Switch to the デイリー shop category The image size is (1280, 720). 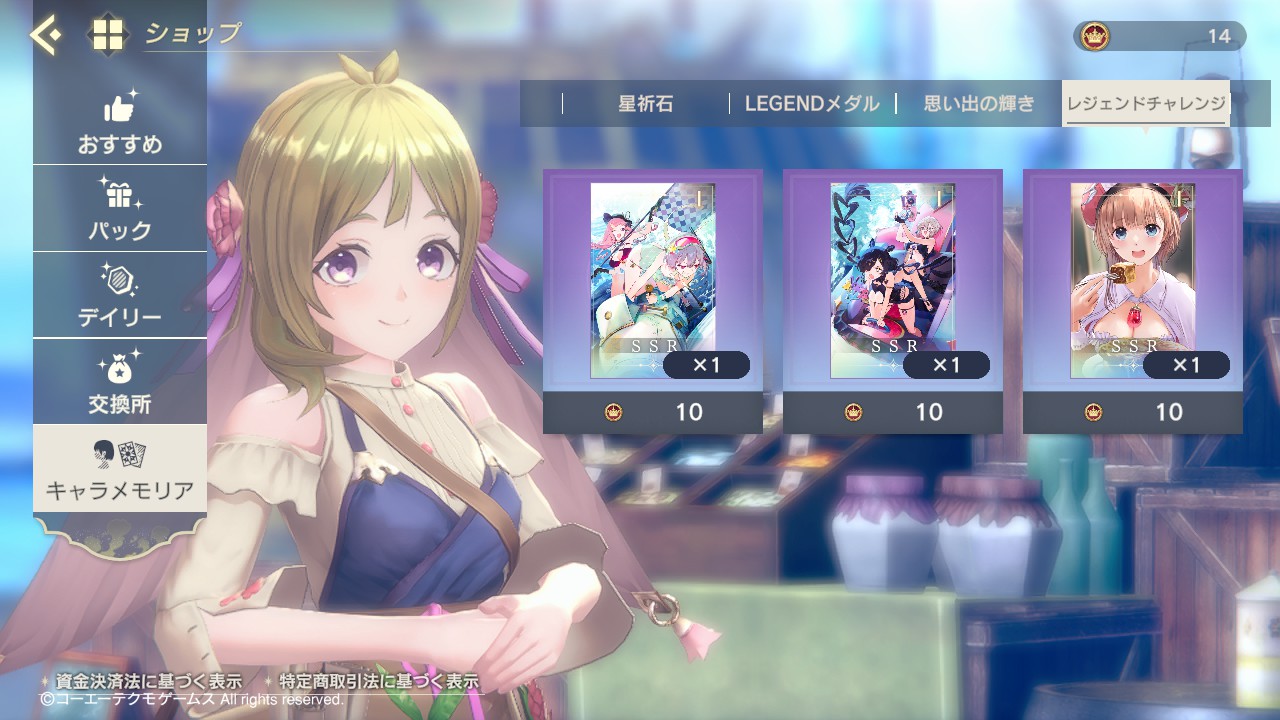(120, 297)
